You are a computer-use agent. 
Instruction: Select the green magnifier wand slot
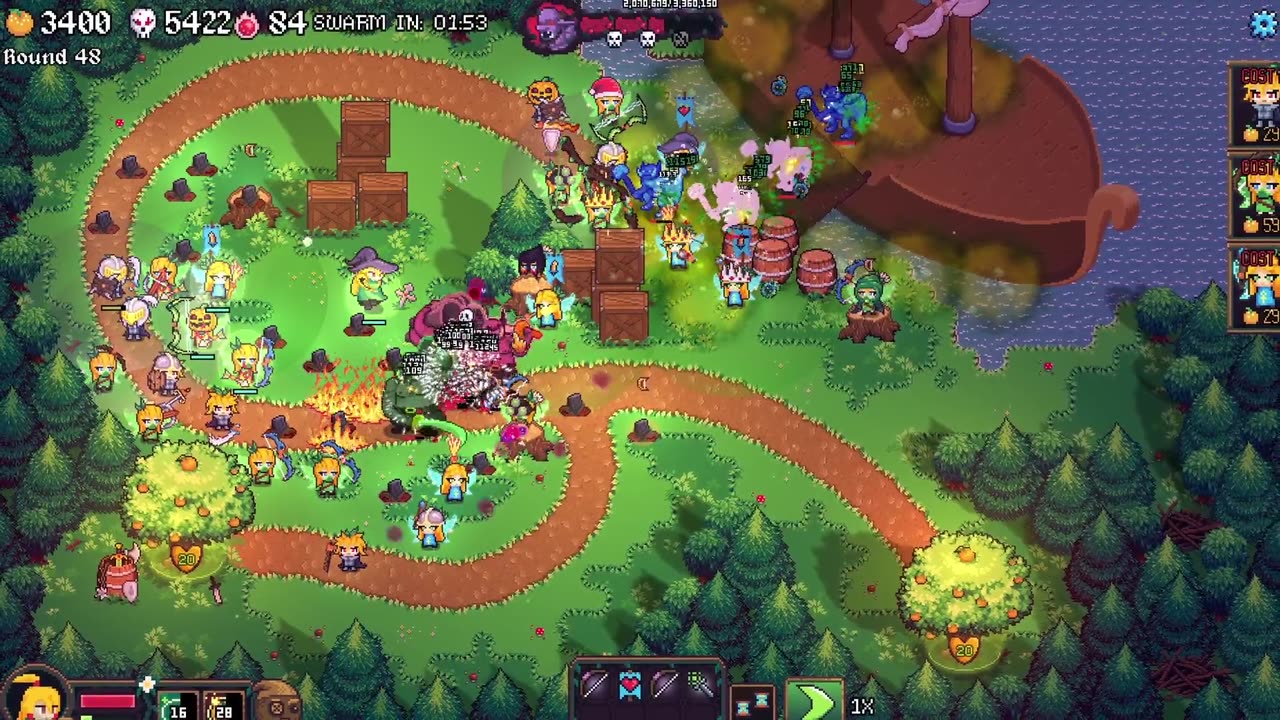click(700, 686)
